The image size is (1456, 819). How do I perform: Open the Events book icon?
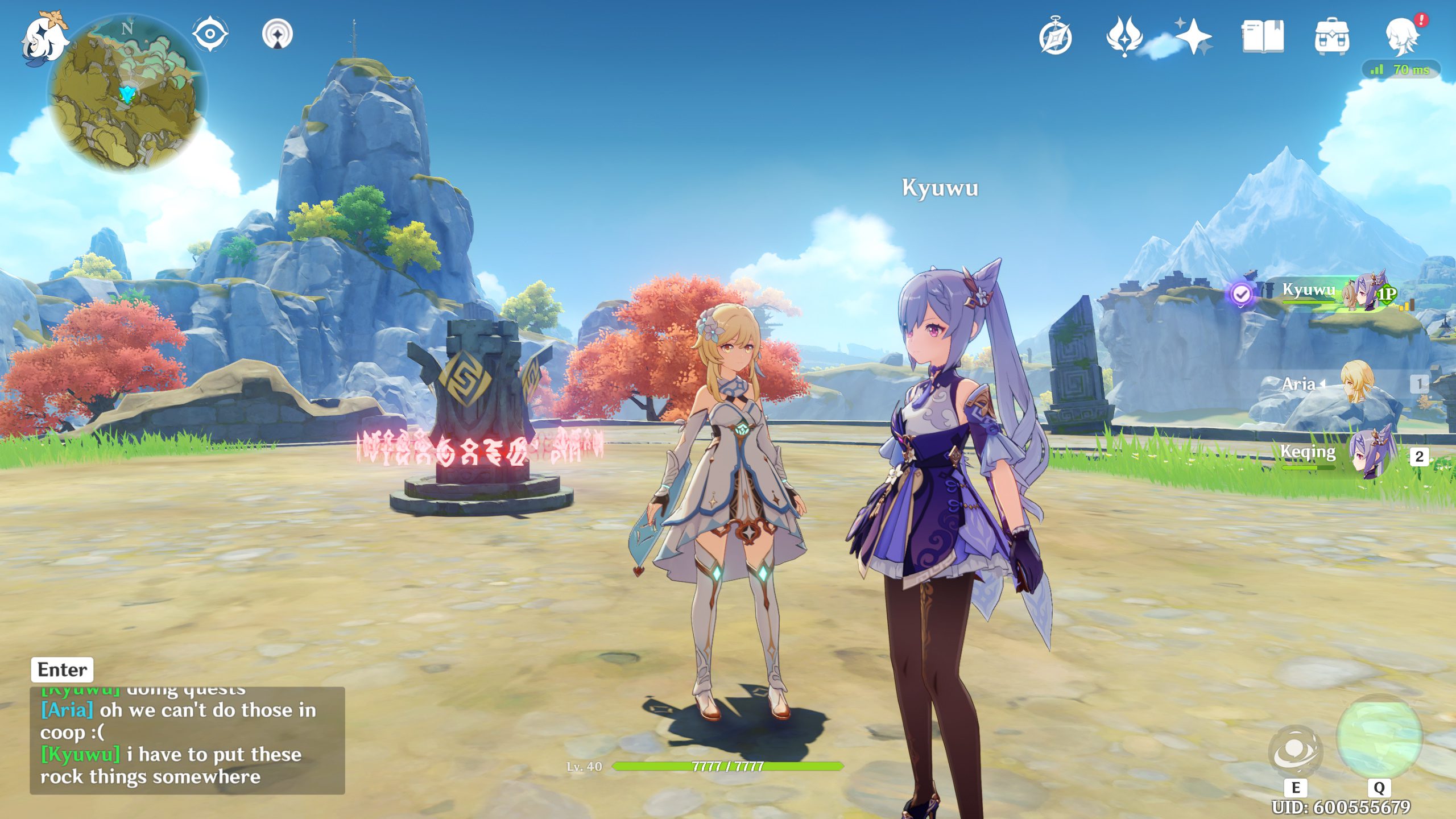coord(1263,36)
